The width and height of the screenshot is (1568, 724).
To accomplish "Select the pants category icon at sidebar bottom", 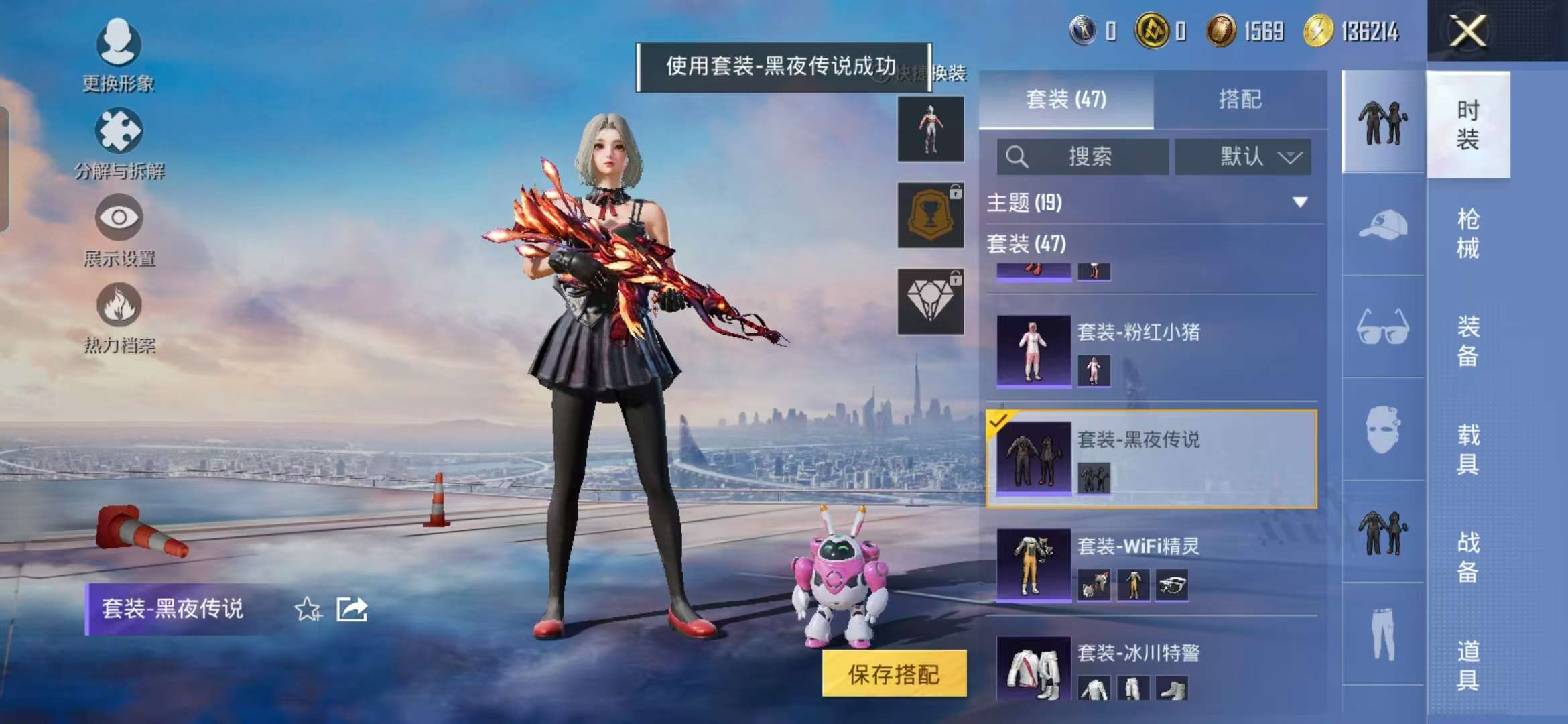I will [x=1384, y=630].
